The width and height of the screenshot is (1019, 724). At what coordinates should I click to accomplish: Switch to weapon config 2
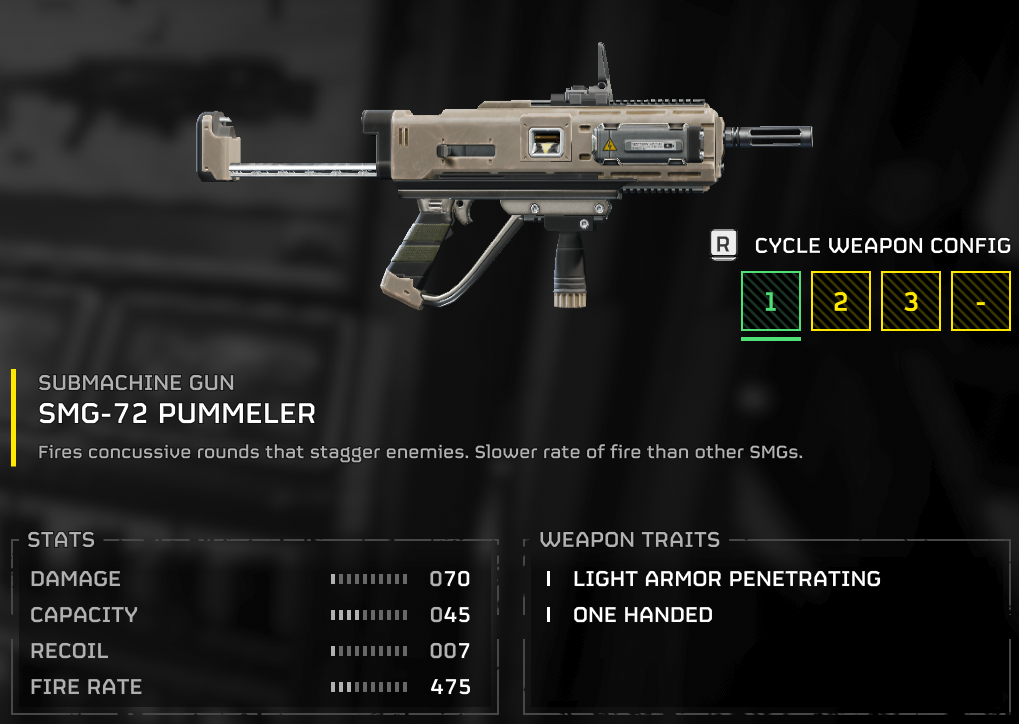840,301
